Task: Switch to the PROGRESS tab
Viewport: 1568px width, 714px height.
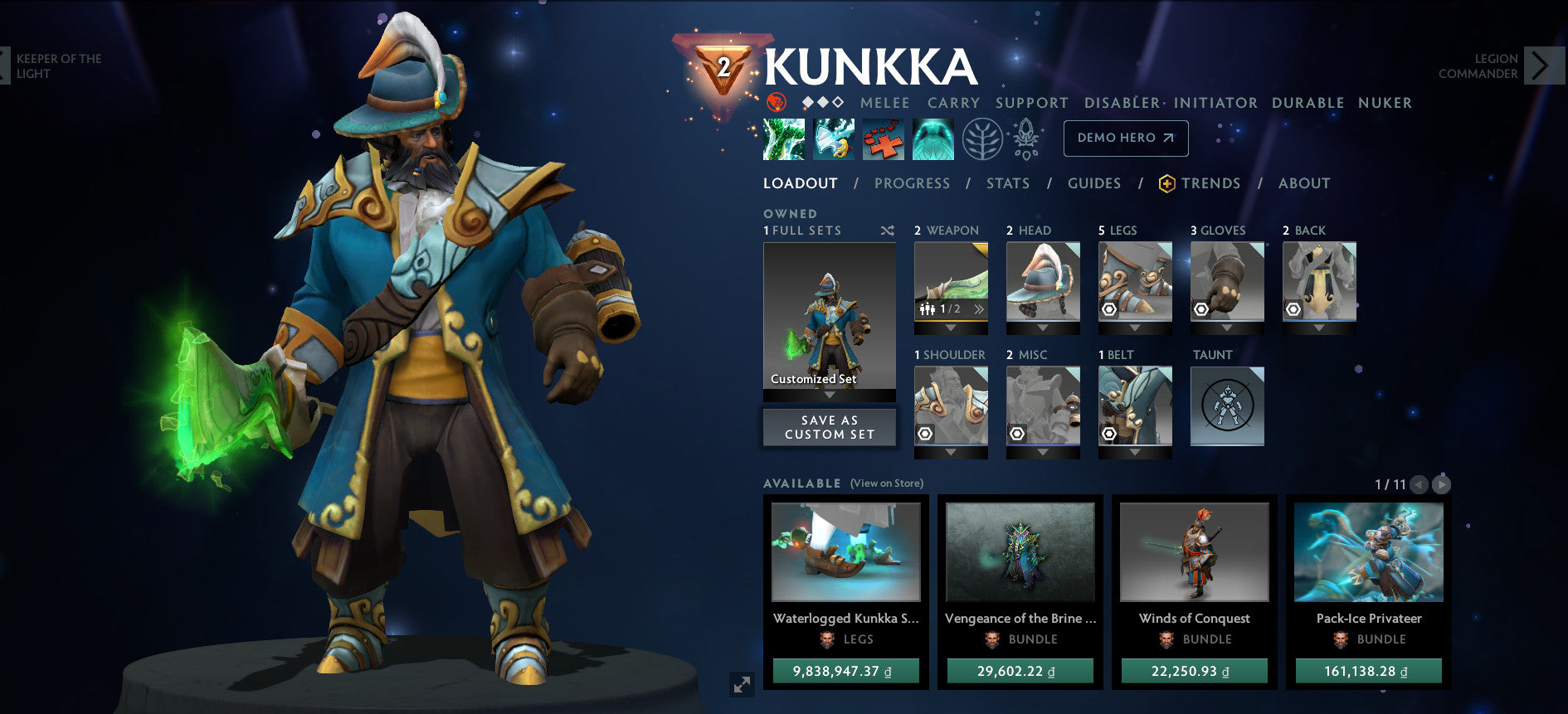Action: (912, 183)
